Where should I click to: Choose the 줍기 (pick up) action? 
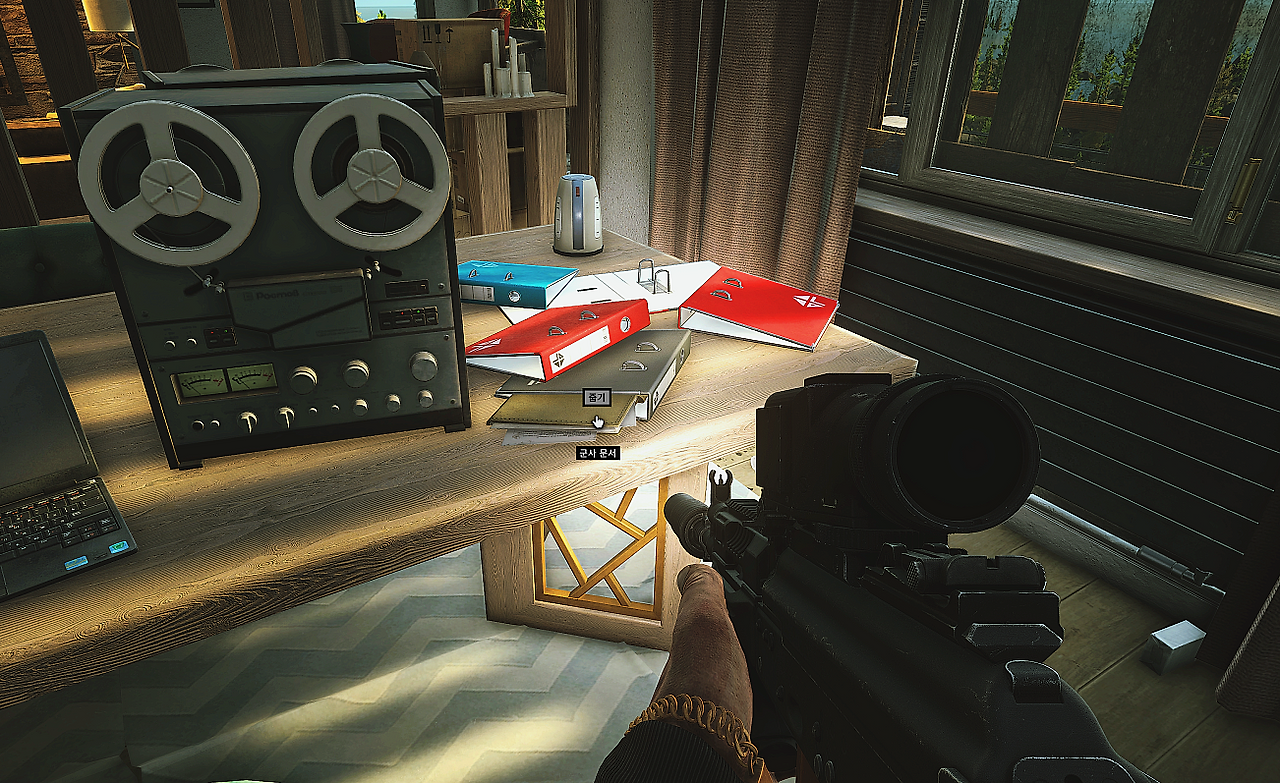pos(596,397)
